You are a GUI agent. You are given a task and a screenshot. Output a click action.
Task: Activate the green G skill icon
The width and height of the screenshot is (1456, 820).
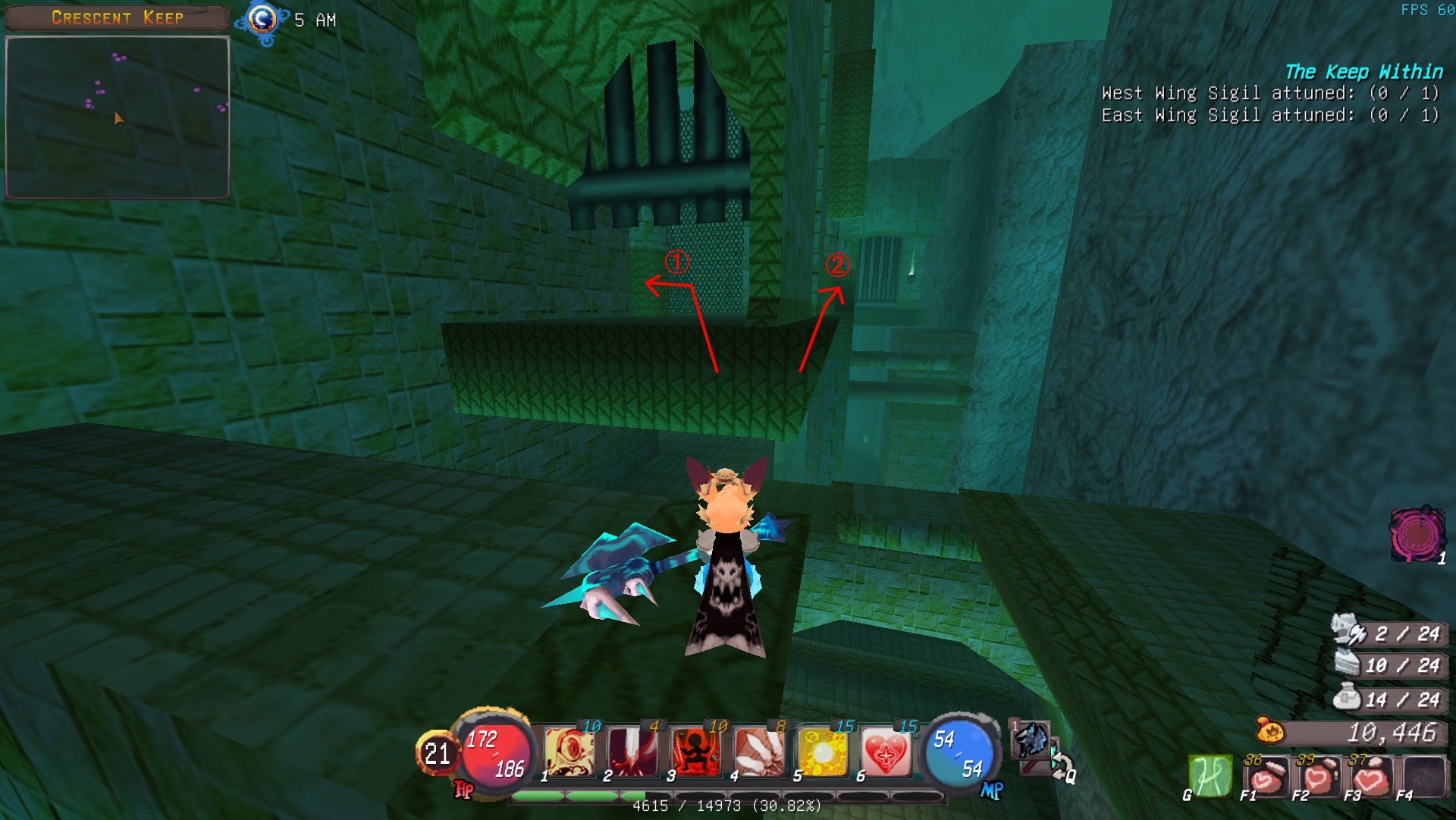pos(1210,776)
